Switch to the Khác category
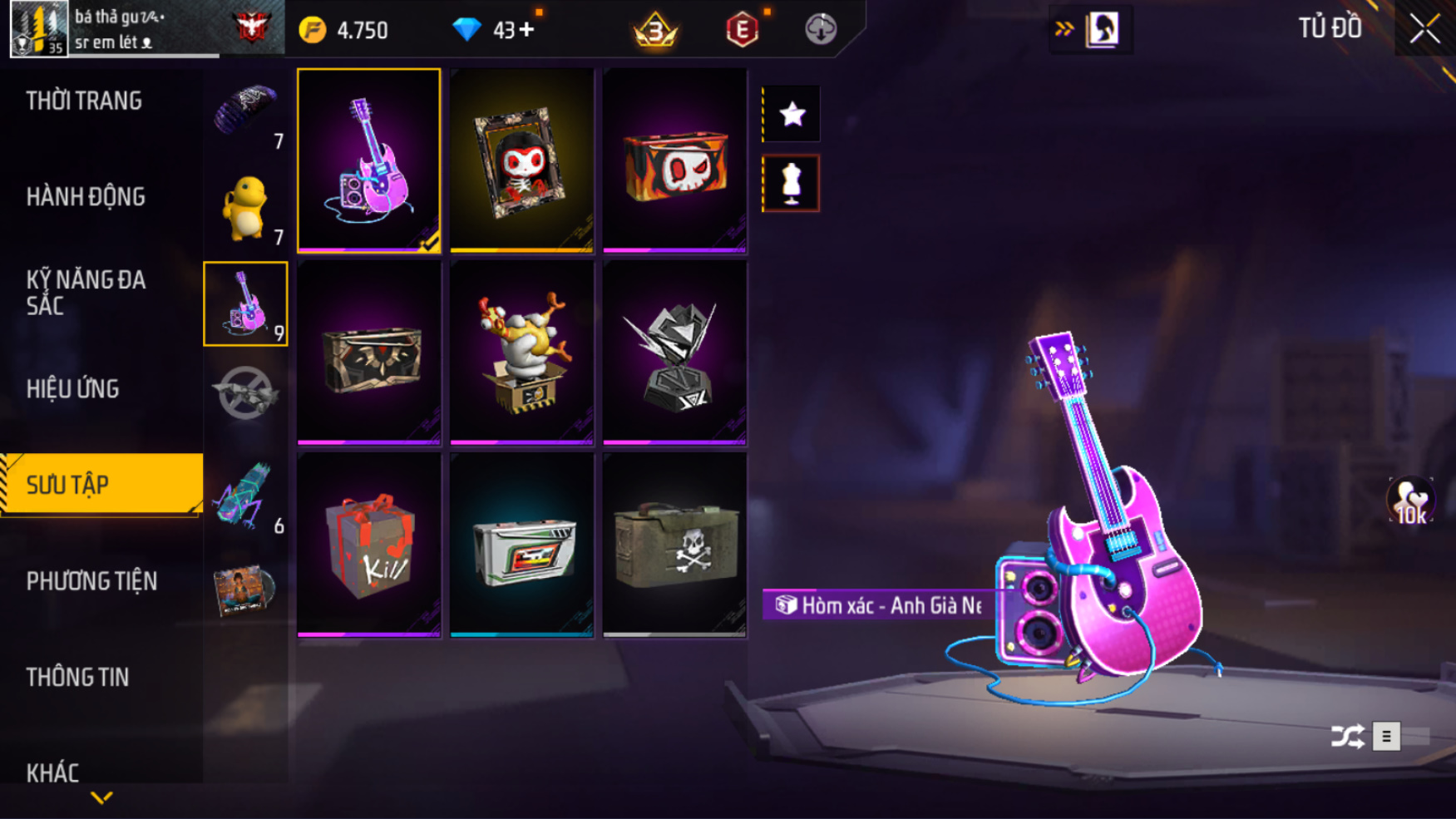Screen dimensions: 1456x819 tap(52, 772)
